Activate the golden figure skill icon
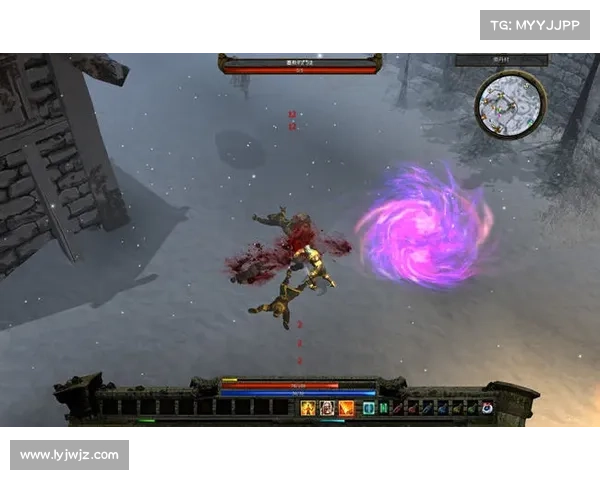The height and width of the screenshot is (480, 600). [x=308, y=408]
